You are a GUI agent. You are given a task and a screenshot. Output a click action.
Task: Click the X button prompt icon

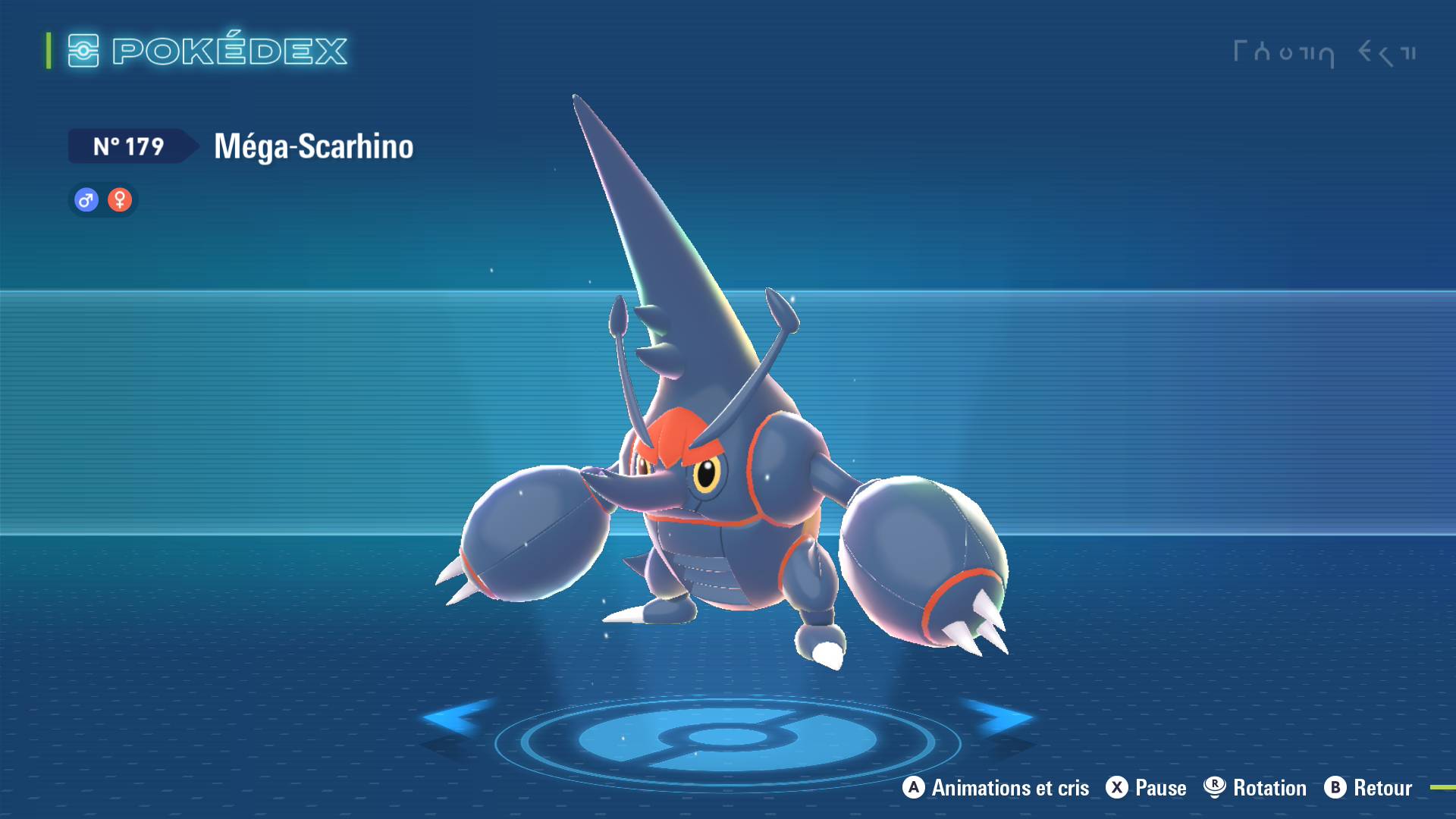(1116, 788)
